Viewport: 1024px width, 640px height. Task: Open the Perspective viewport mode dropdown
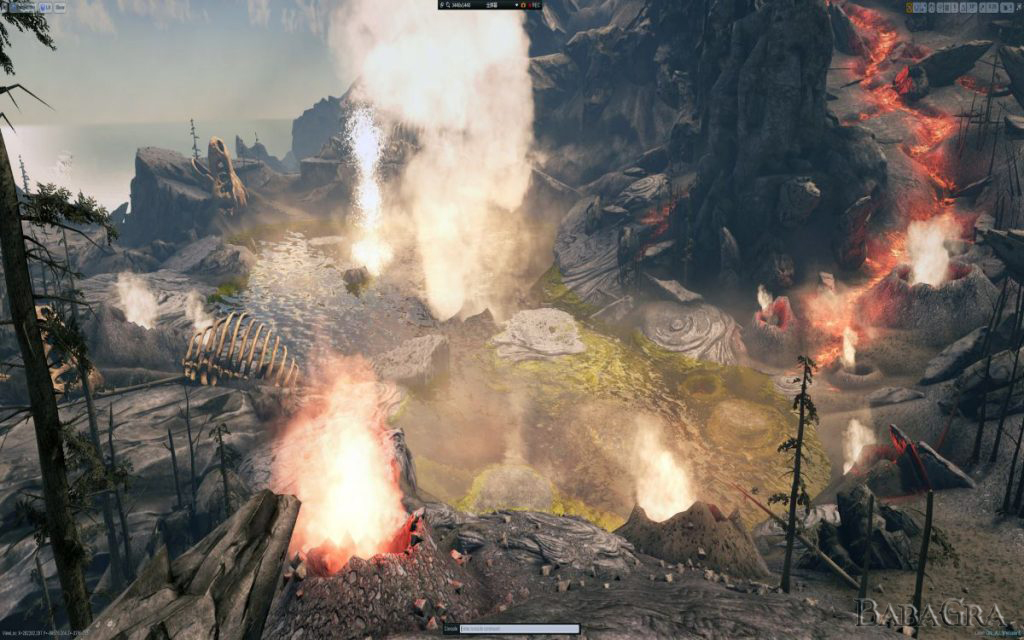pos(23,6)
